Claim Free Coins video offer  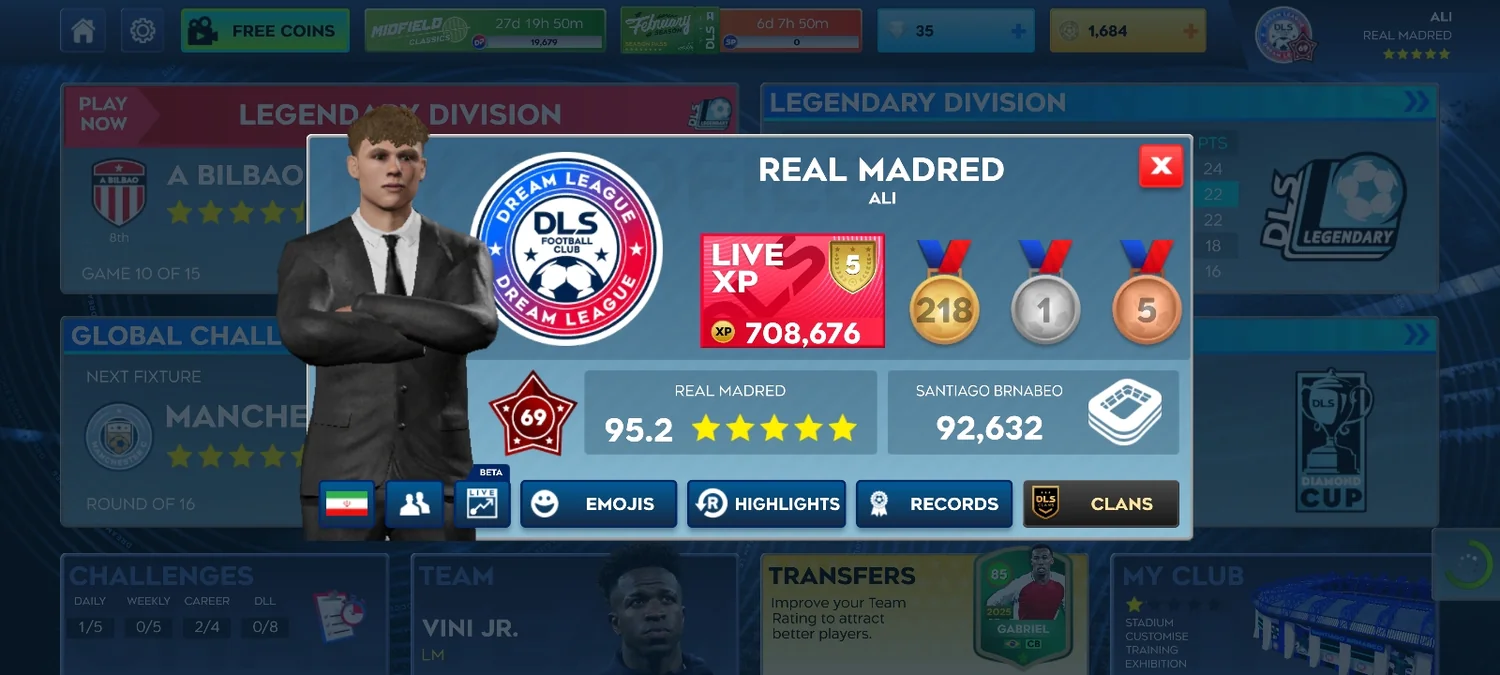(265, 31)
